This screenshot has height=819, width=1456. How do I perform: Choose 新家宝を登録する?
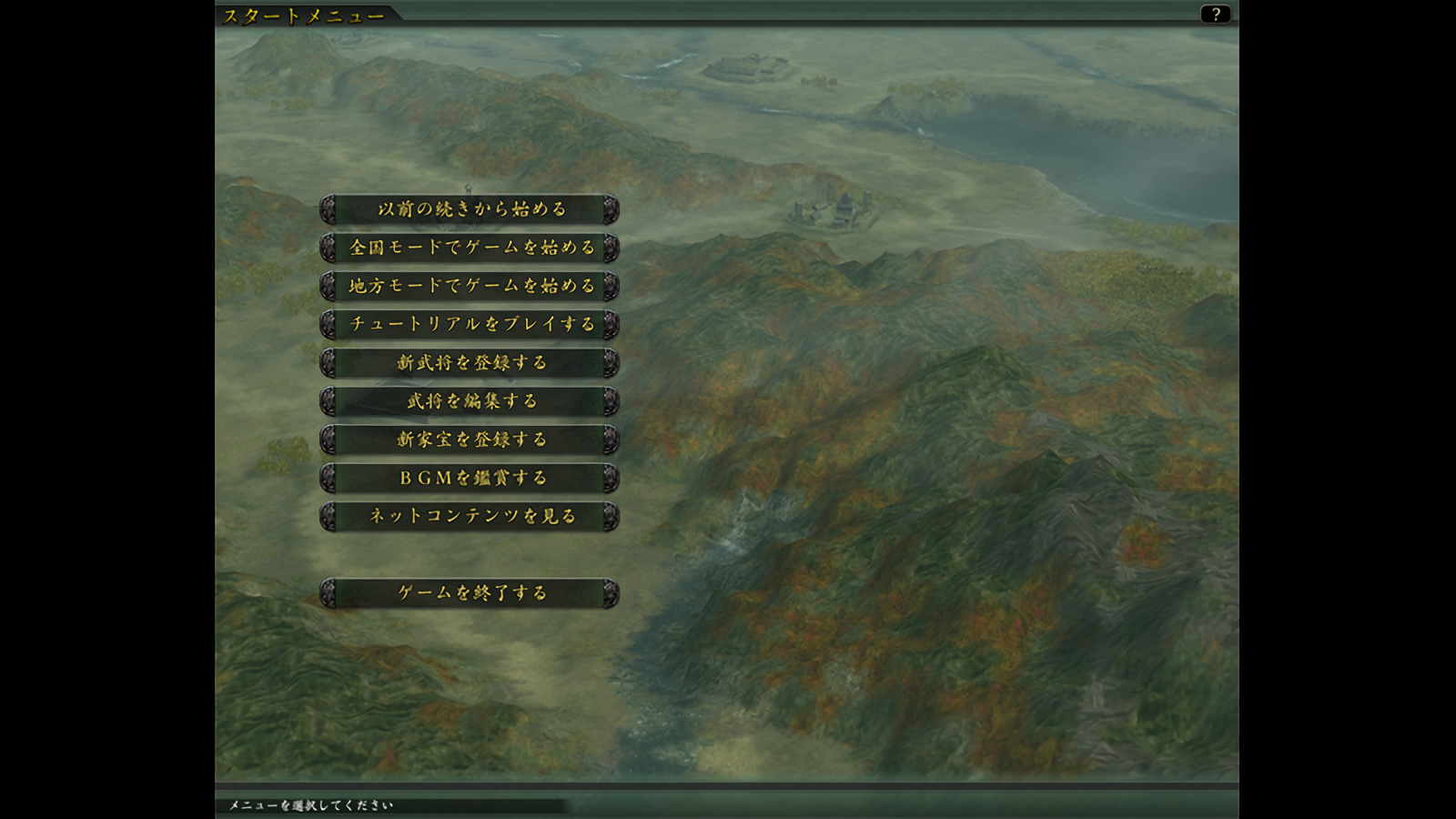point(470,440)
